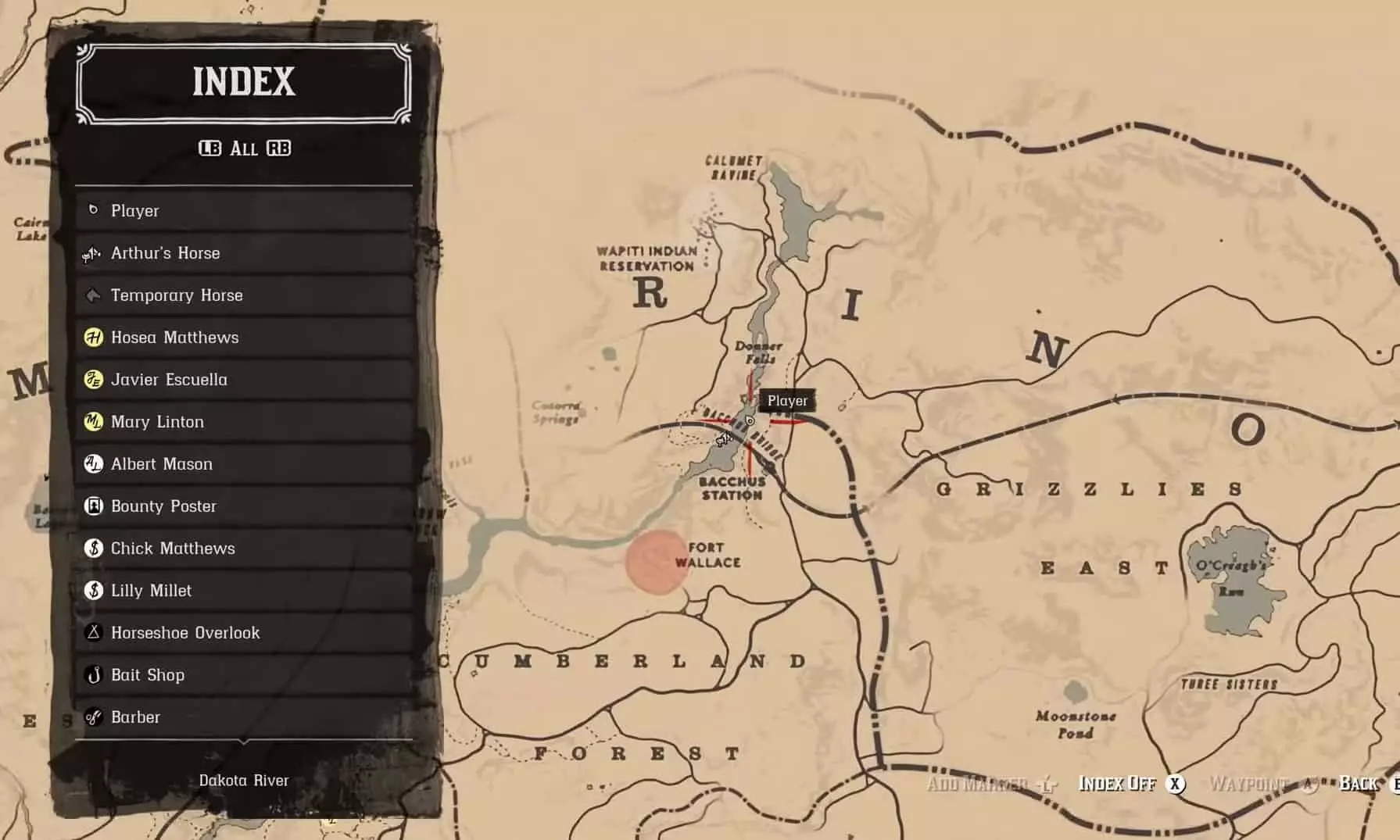Image resolution: width=1400 pixels, height=840 pixels.
Task: Click the Arthur's Horse icon
Action: pos(91,252)
